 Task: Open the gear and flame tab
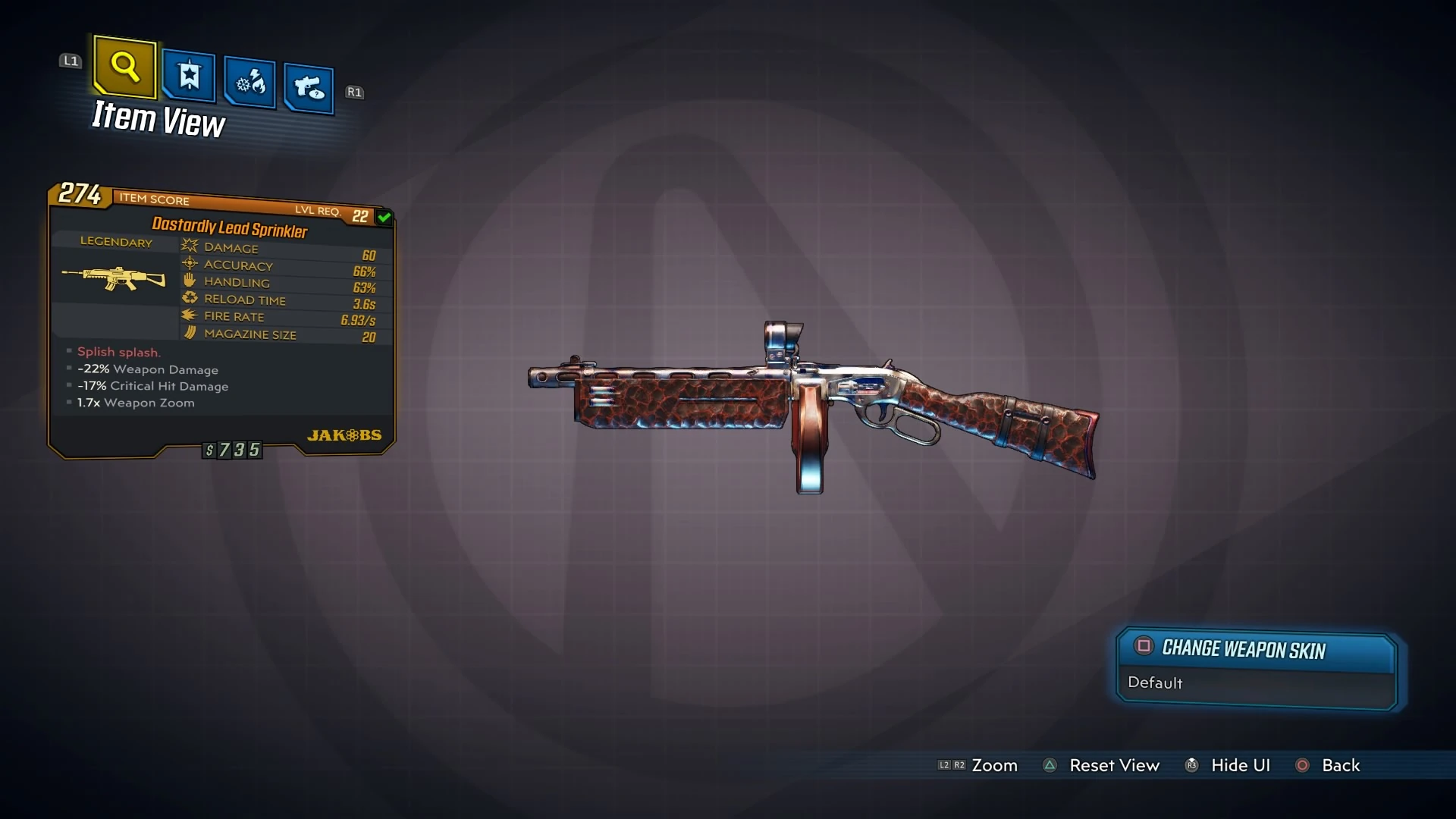pyautogui.click(x=250, y=82)
